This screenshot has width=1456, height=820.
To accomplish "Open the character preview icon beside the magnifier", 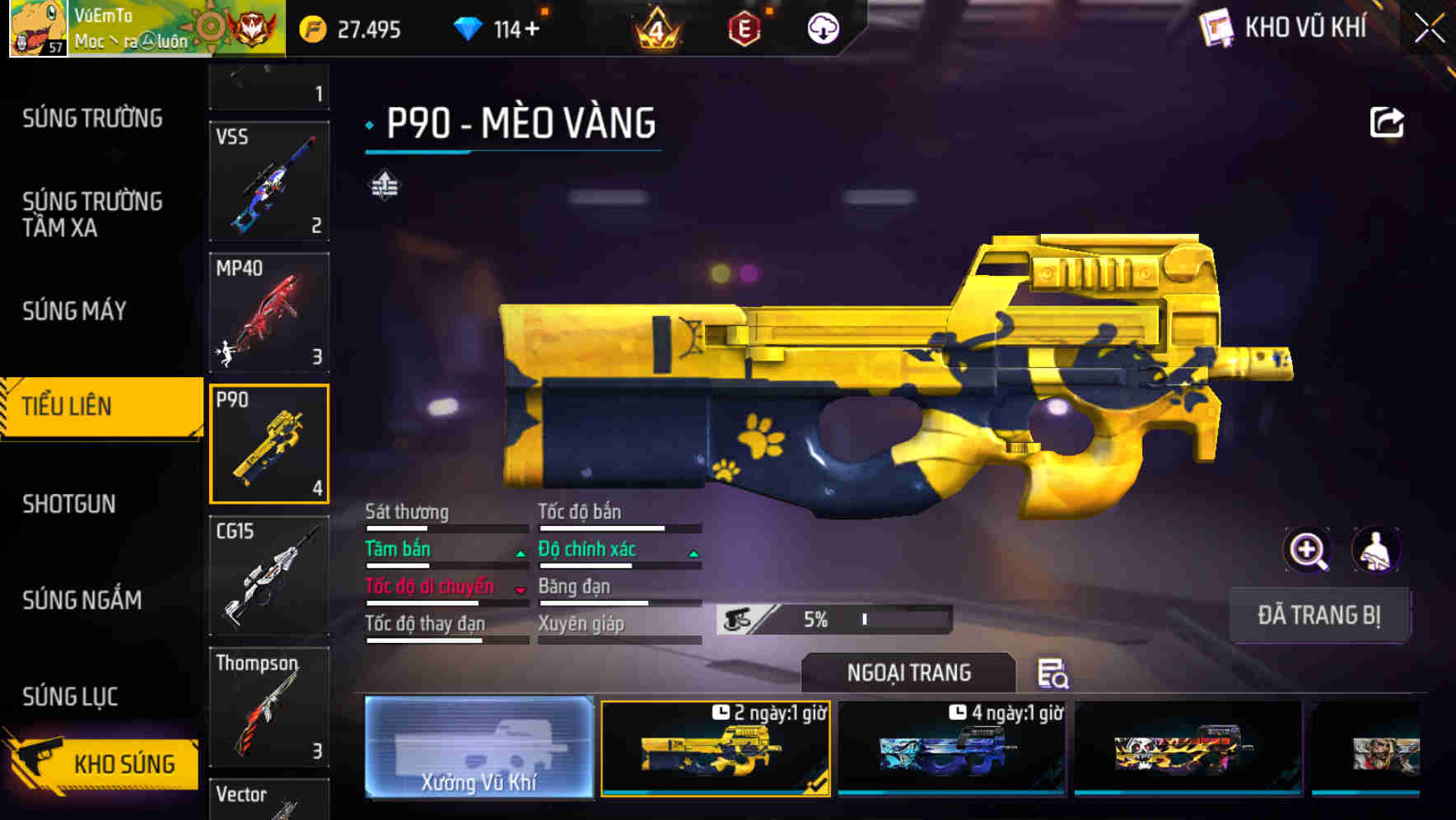I will point(1375,550).
